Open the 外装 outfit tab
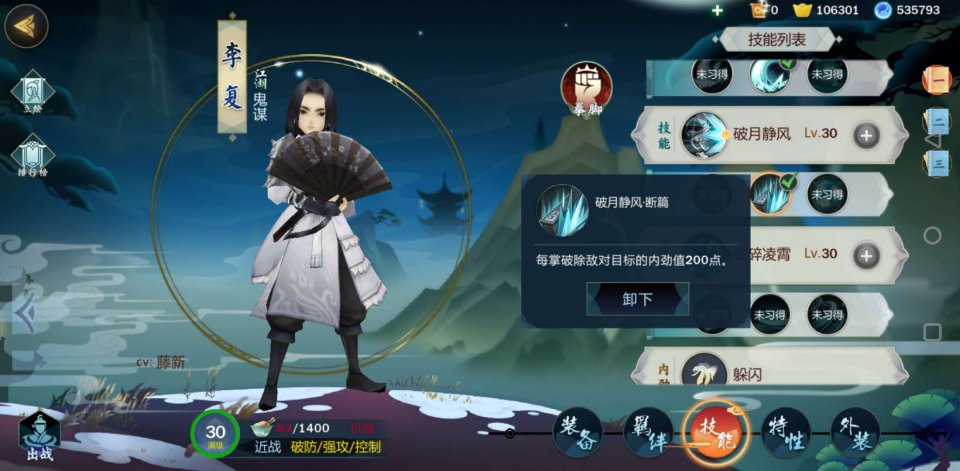Viewport: 960px width, 471px height. [855, 431]
